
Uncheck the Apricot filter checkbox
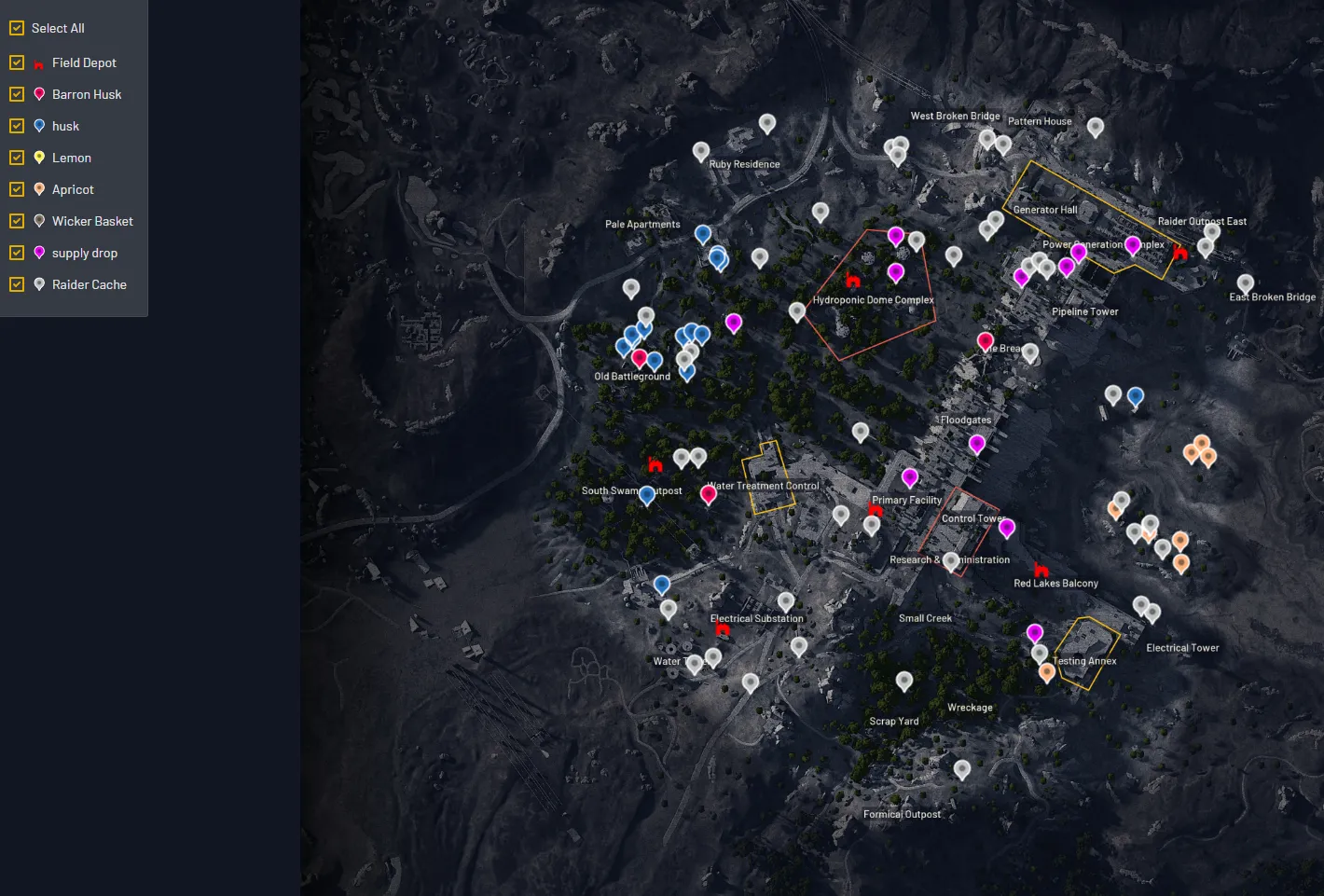16,189
